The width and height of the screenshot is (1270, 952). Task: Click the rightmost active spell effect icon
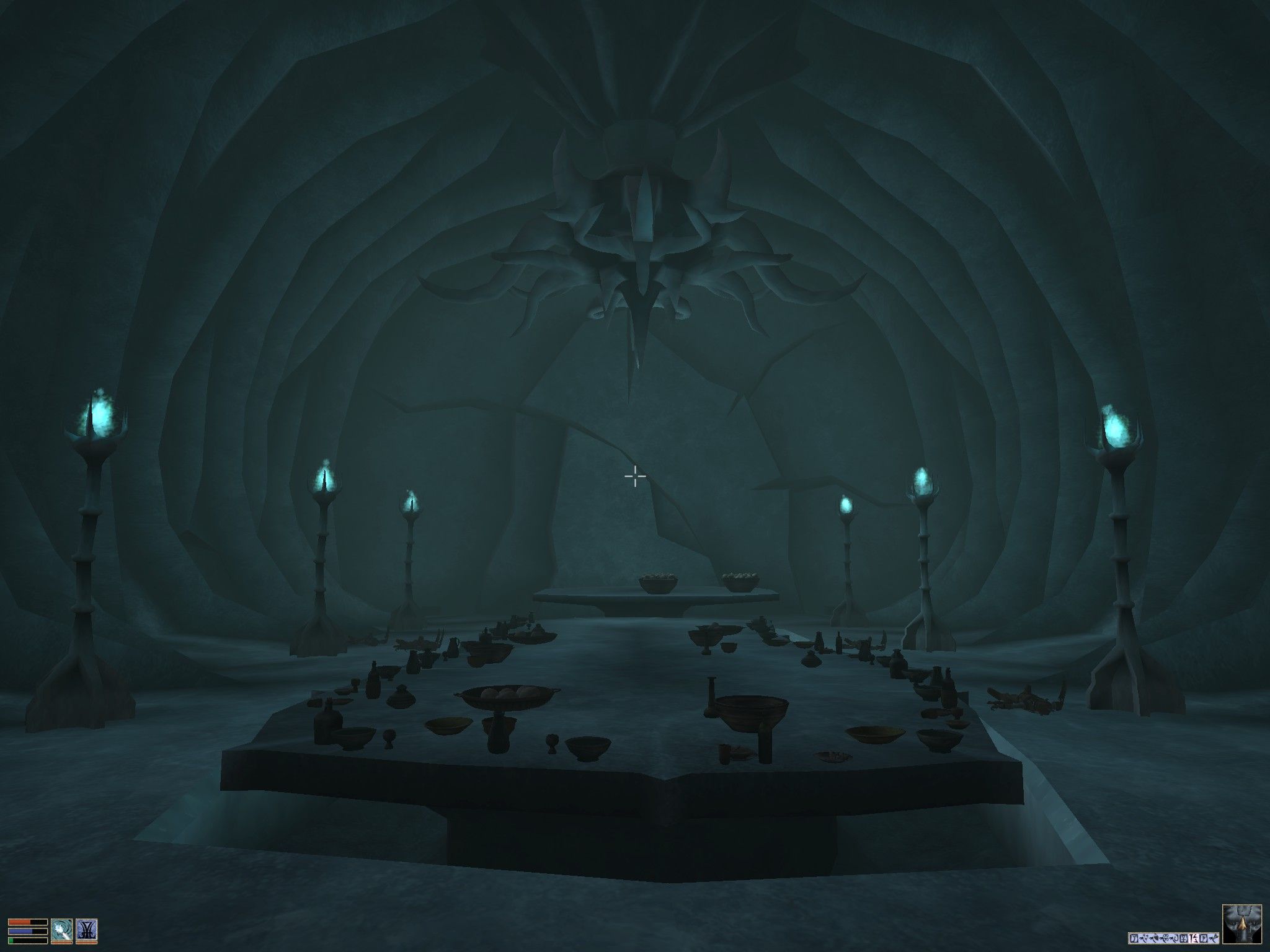point(1214,938)
